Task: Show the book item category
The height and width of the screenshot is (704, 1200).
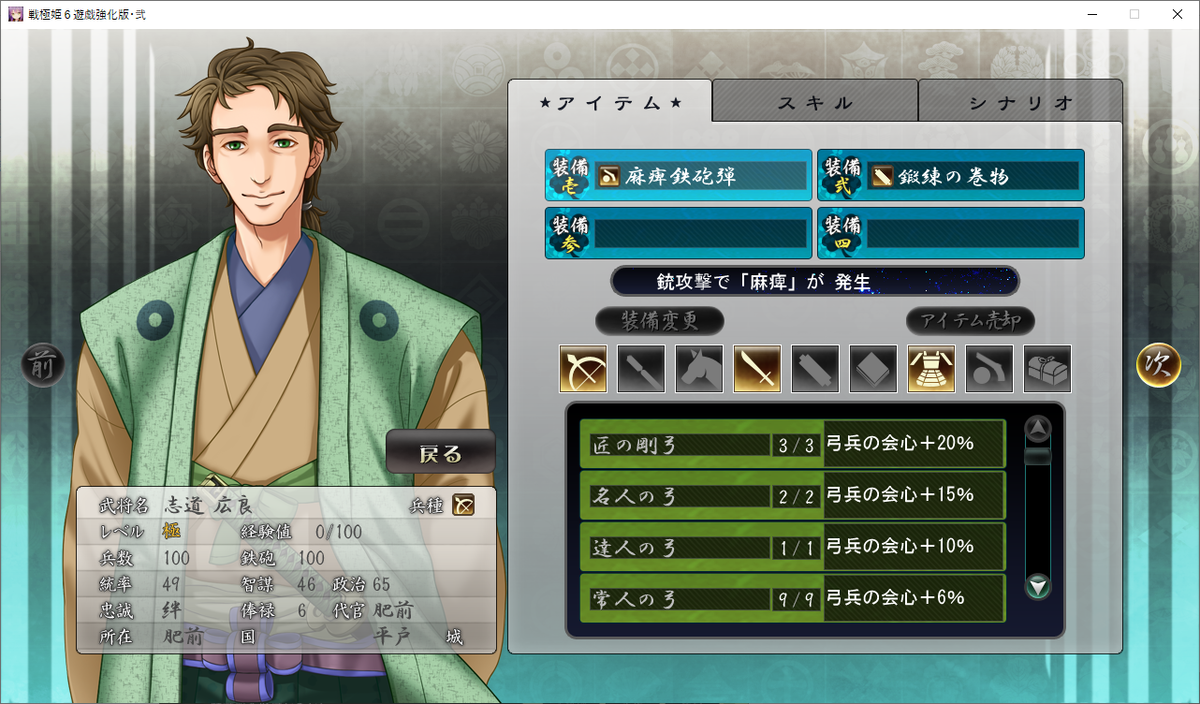Action: (873, 369)
